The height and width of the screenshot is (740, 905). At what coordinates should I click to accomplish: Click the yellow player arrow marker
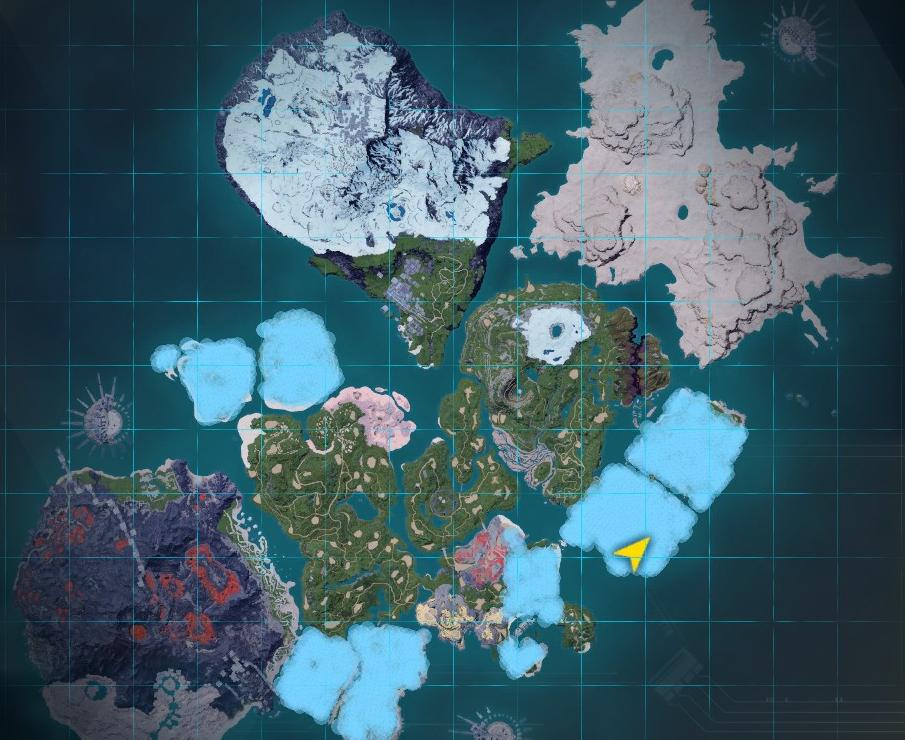[633, 551]
